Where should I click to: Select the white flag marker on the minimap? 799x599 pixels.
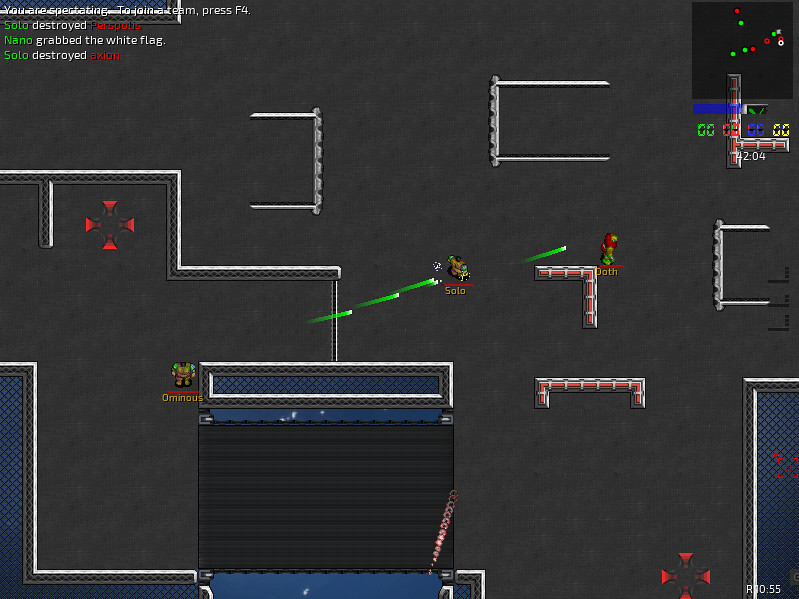click(780, 42)
